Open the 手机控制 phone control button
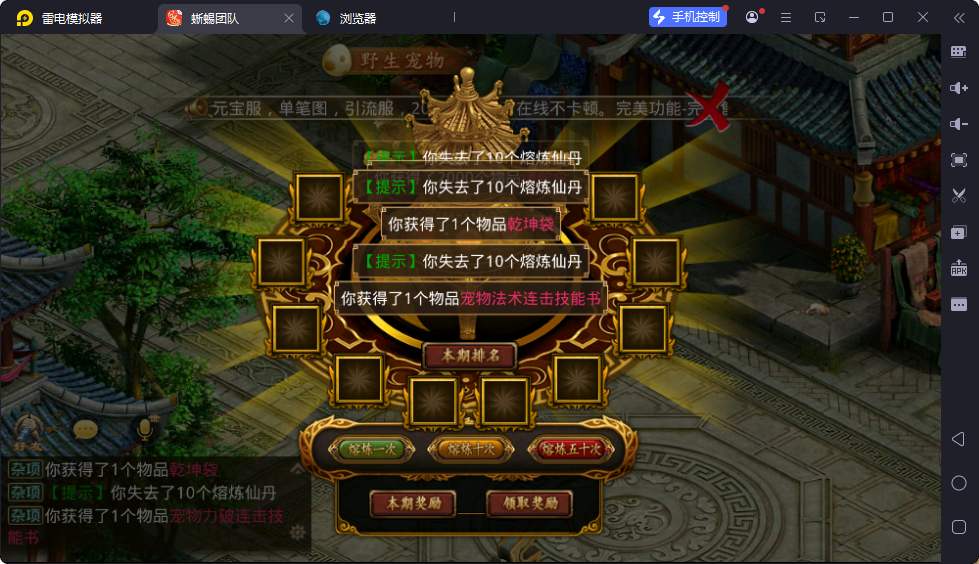Image resolution: width=979 pixels, height=564 pixels. (x=686, y=17)
